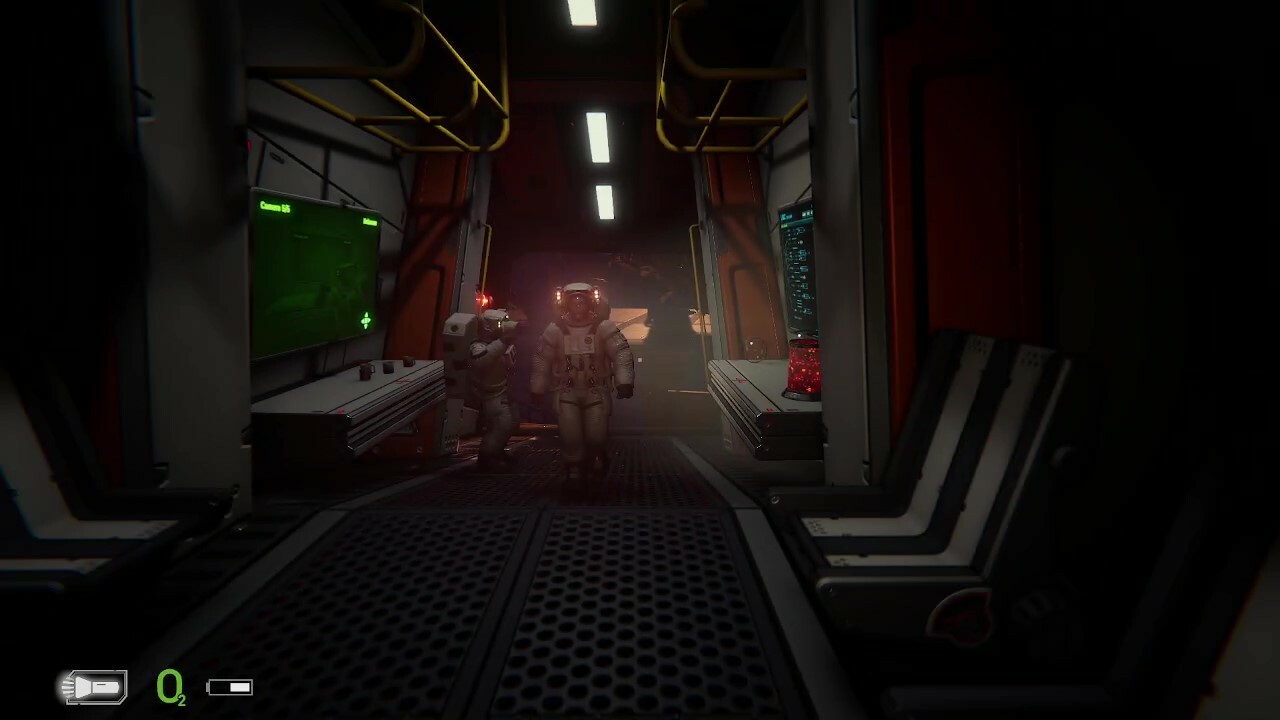Select the header bar of the blue console screen

click(x=797, y=214)
